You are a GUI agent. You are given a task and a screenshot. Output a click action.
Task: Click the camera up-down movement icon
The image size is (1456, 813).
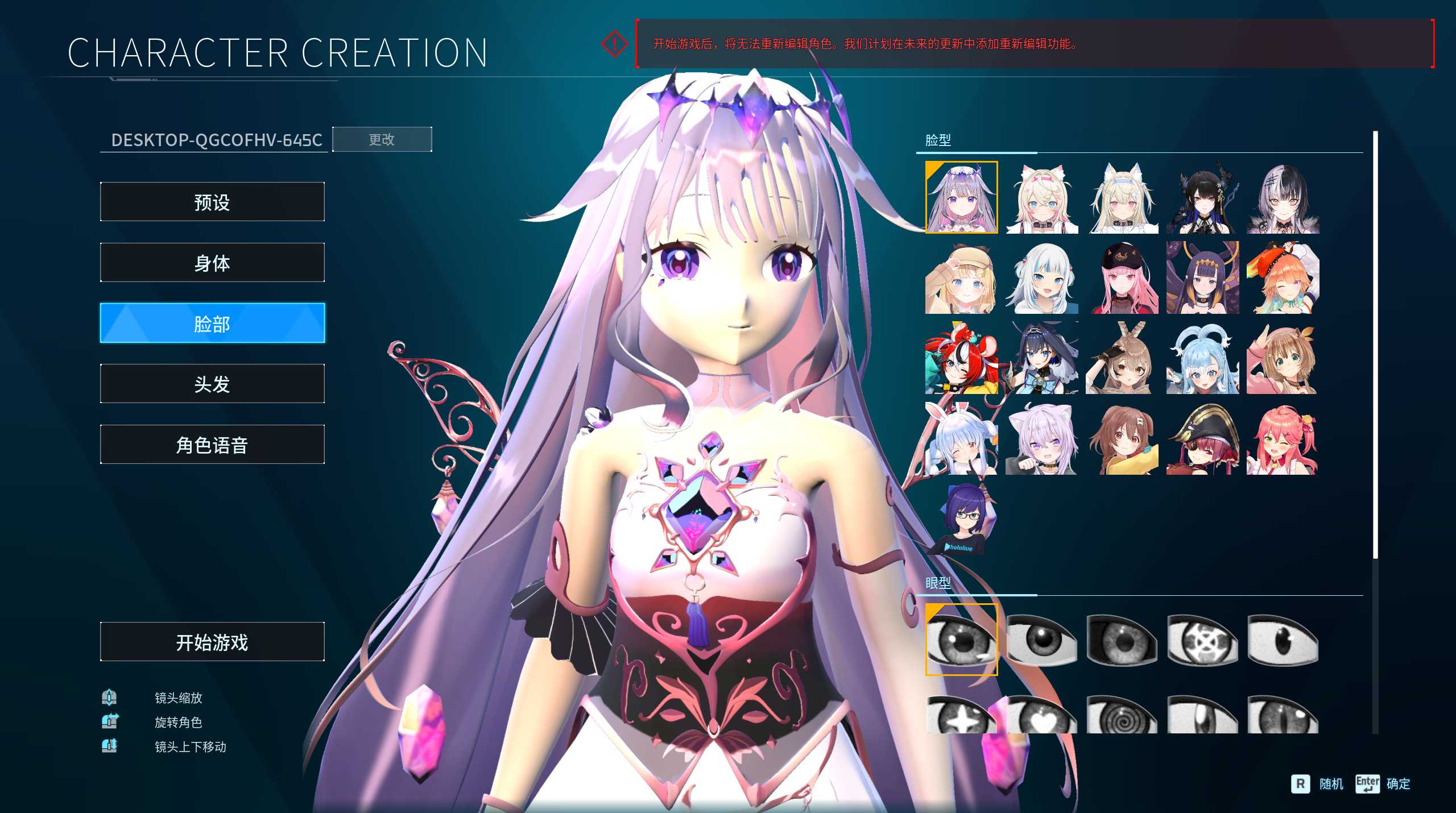110,746
